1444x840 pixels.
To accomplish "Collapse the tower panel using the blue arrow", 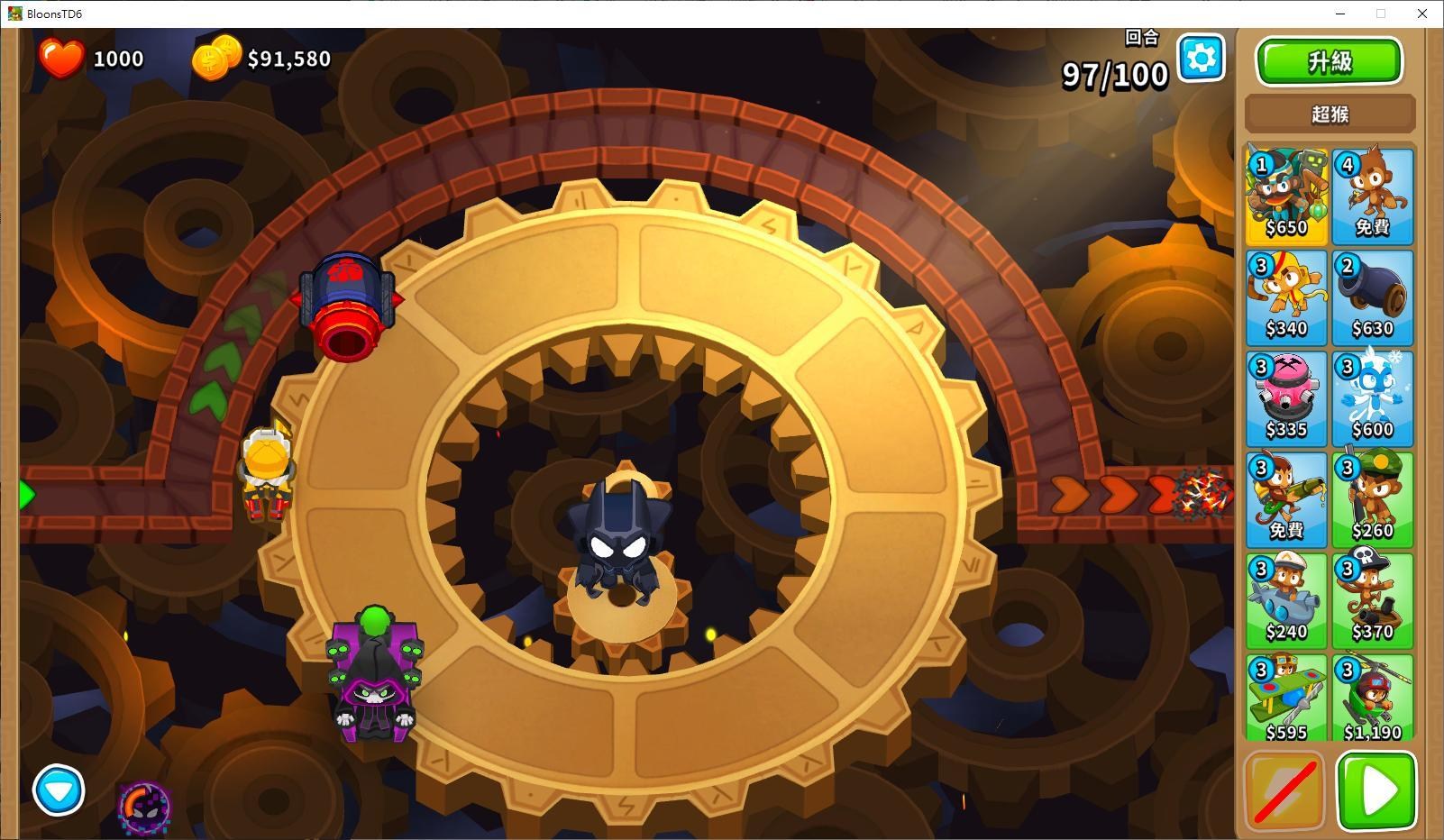I will (58, 790).
